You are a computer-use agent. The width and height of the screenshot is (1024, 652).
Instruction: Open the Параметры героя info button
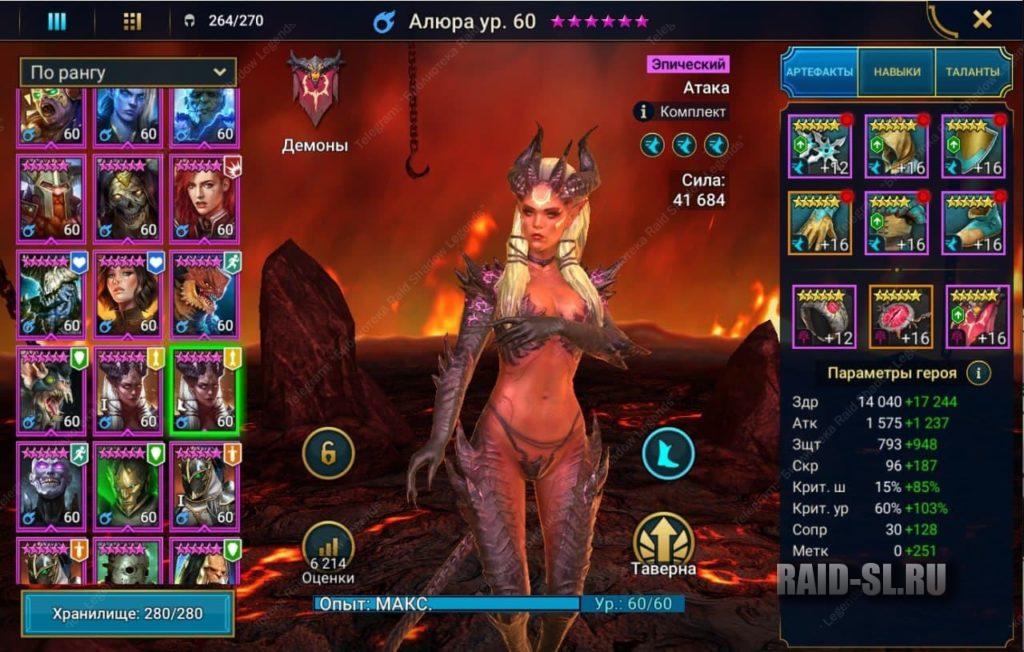(978, 373)
